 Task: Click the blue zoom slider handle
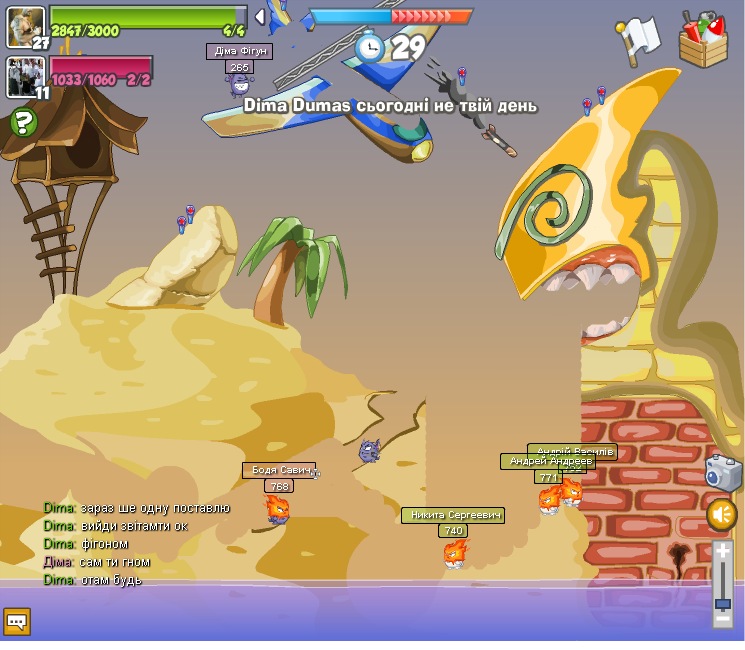pos(723,603)
